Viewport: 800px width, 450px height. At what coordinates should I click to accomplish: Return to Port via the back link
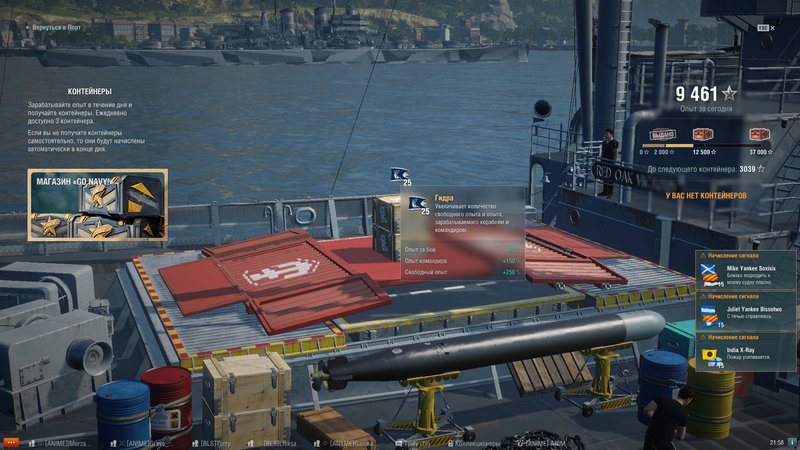click(x=56, y=27)
